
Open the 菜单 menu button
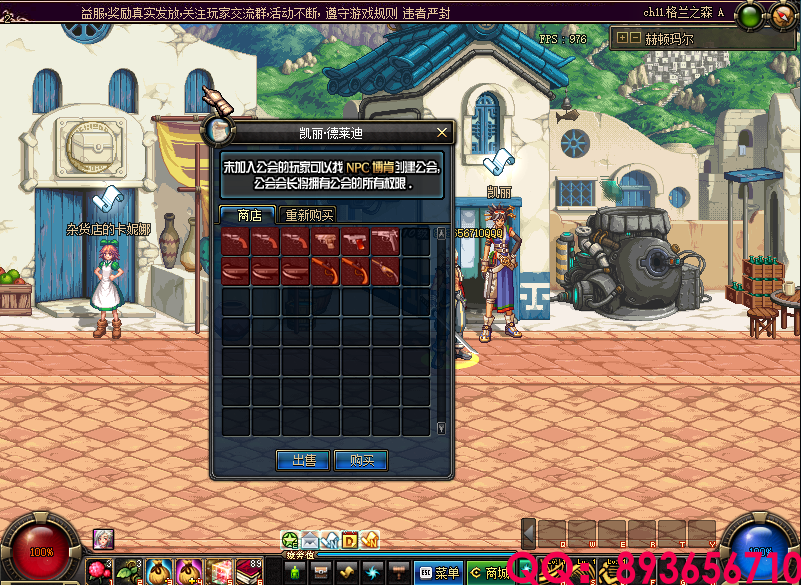tap(439, 573)
